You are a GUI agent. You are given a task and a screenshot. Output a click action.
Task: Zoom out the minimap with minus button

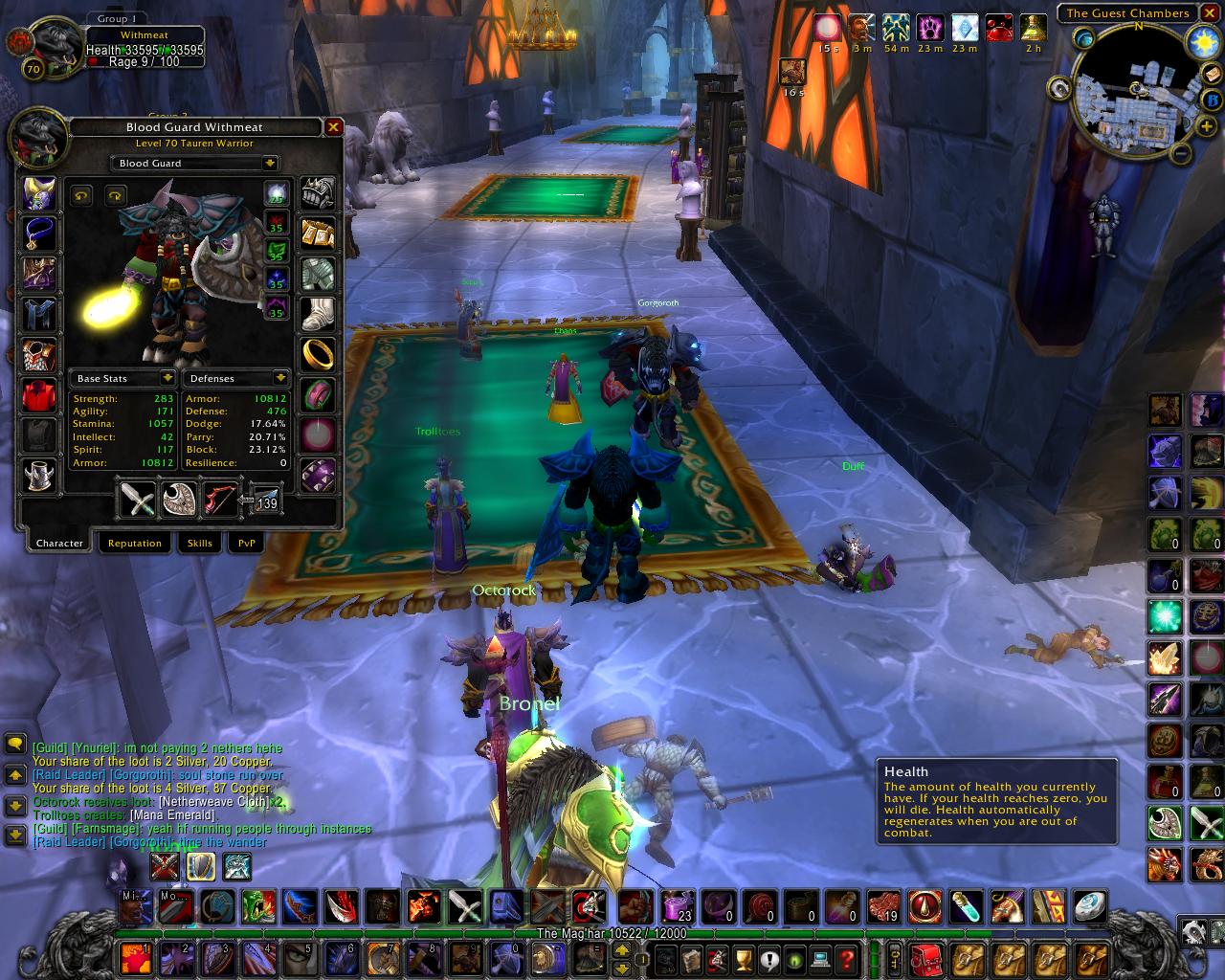pos(1181,152)
